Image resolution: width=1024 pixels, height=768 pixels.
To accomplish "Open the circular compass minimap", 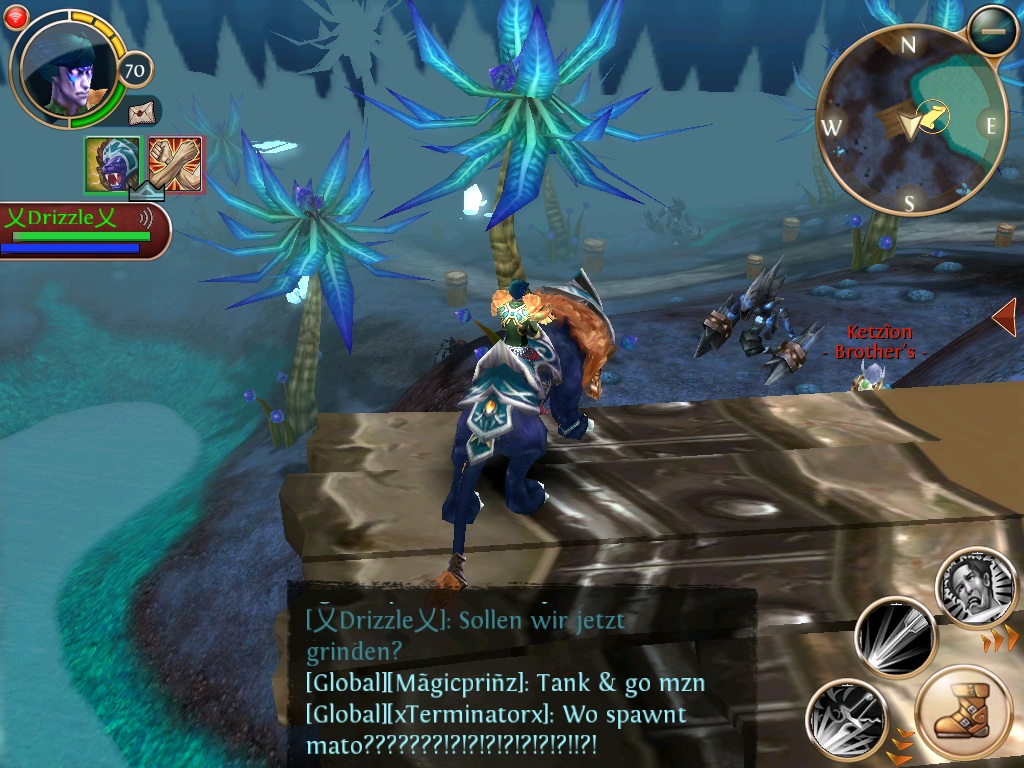I will 909,120.
